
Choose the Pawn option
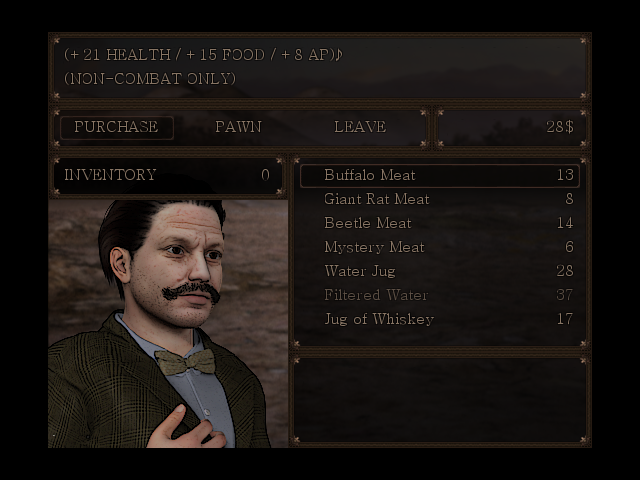click(x=238, y=127)
